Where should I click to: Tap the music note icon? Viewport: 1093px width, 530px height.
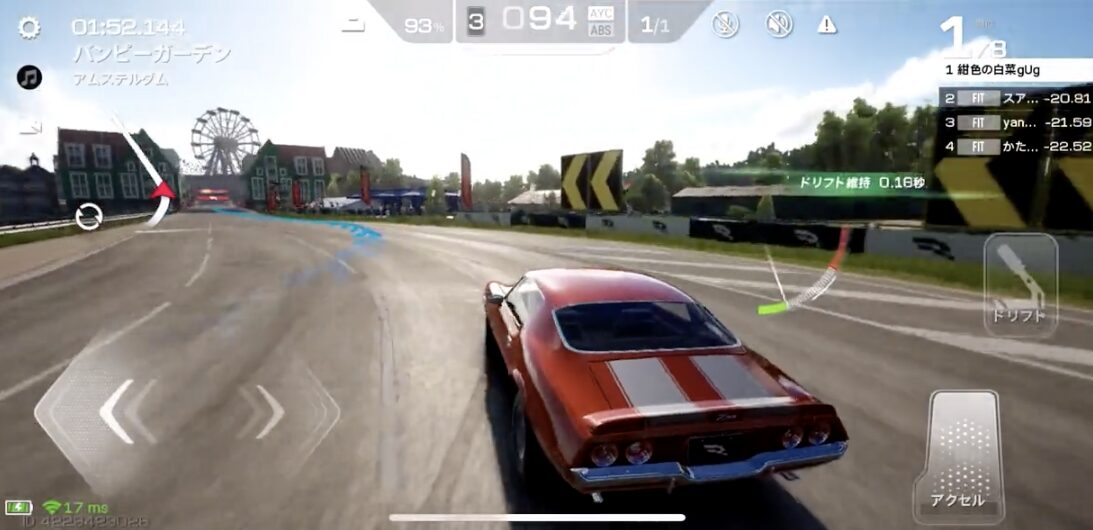(30, 77)
